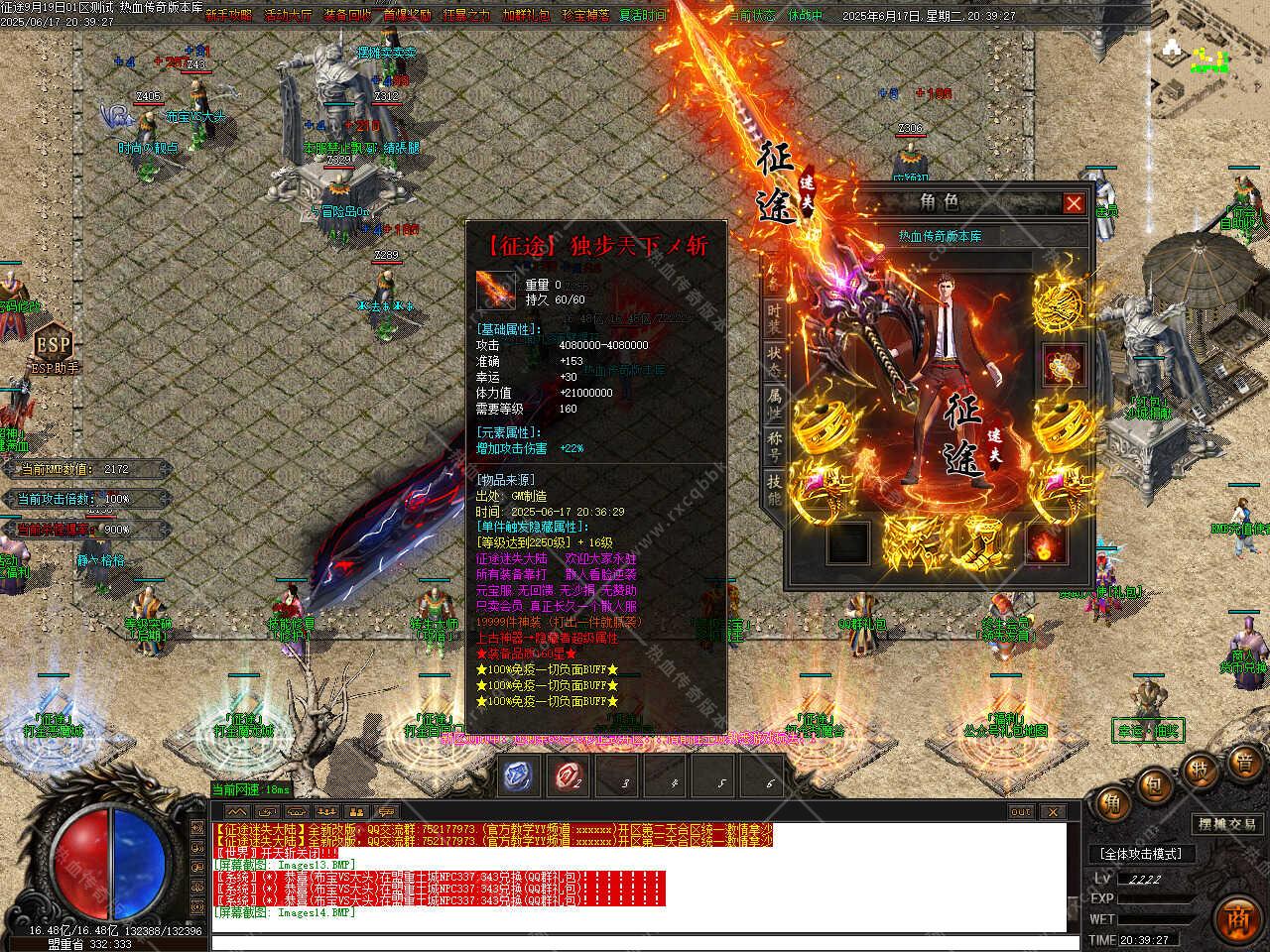Viewport: 1270px width, 952px height.
Task: Open the 珍宝神器 treasure artifact menu
Action: tap(585, 15)
